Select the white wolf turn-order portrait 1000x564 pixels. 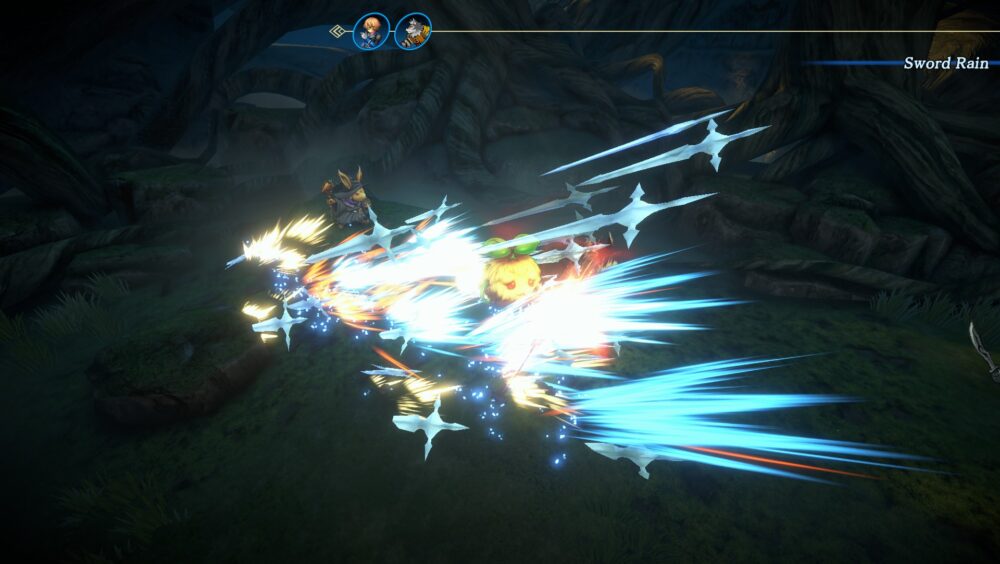[x=413, y=31]
